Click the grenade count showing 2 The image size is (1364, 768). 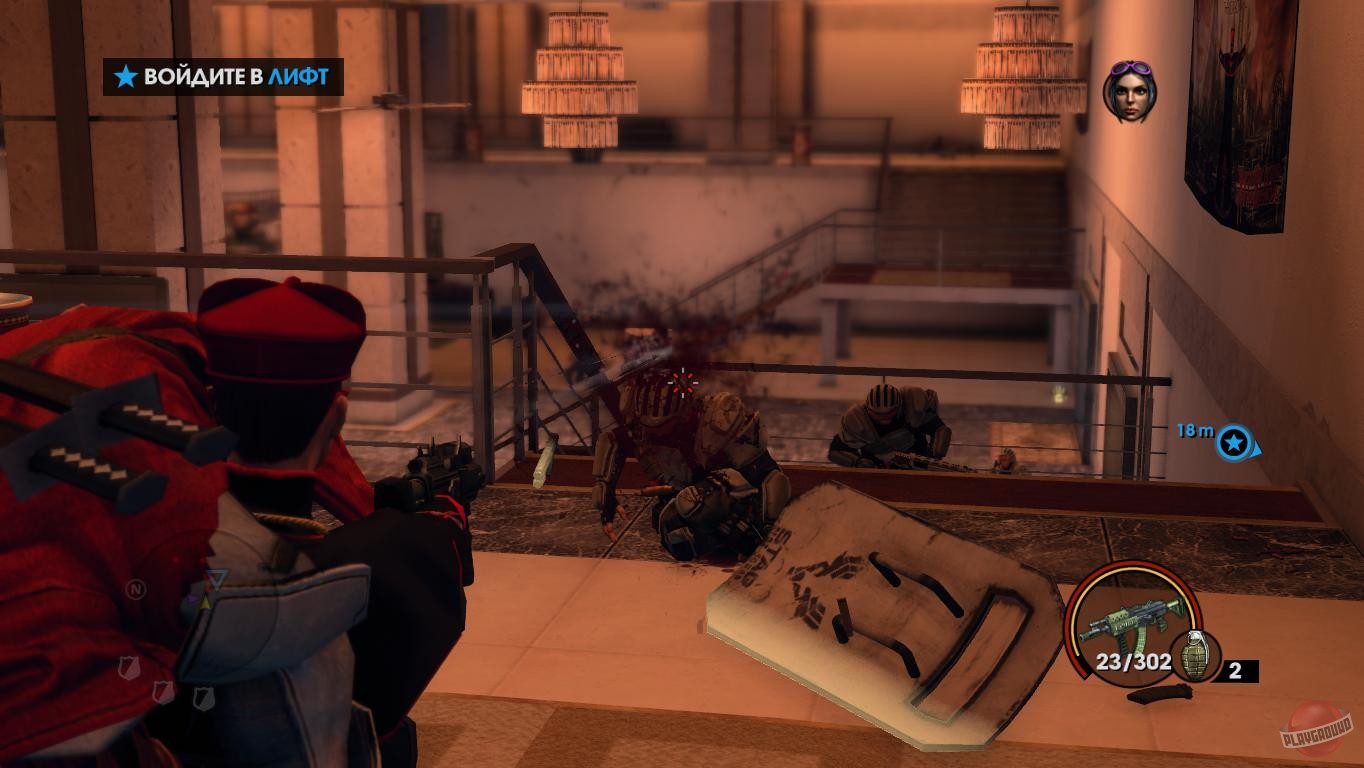tap(1234, 671)
